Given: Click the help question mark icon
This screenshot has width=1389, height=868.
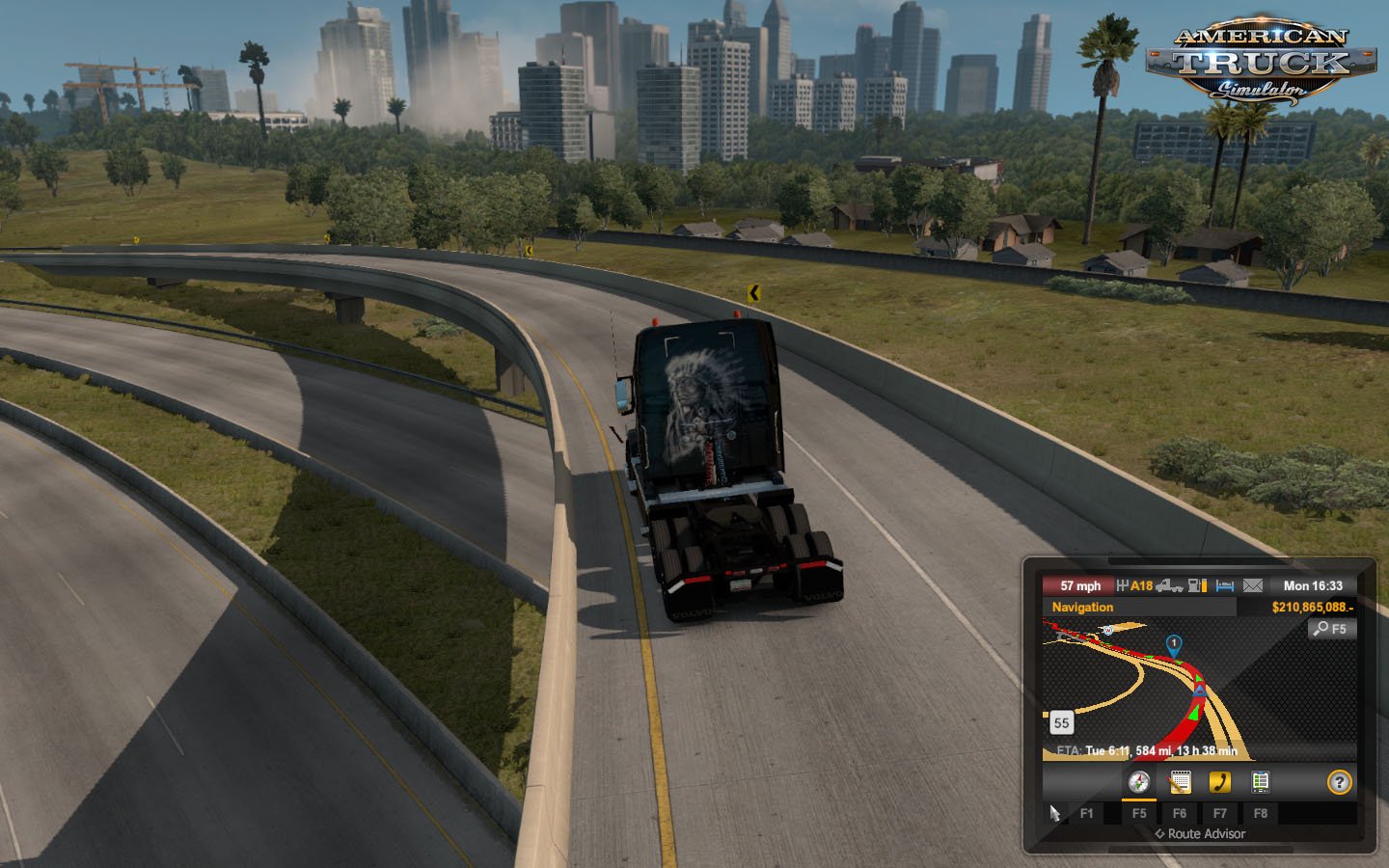Looking at the screenshot, I should pyautogui.click(x=1340, y=782).
